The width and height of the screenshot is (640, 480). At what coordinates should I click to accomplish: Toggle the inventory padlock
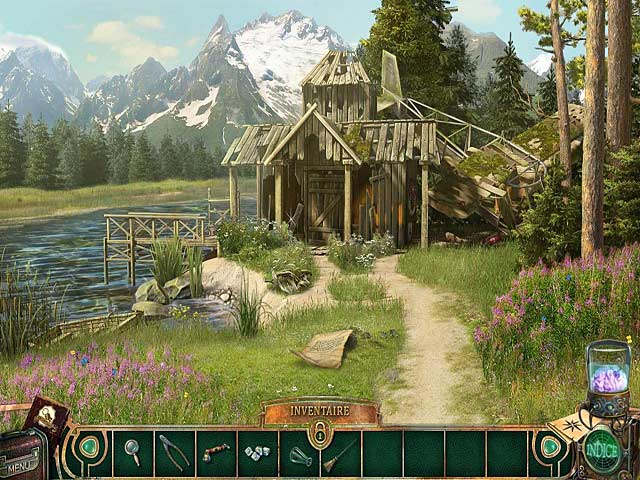[x=320, y=433]
